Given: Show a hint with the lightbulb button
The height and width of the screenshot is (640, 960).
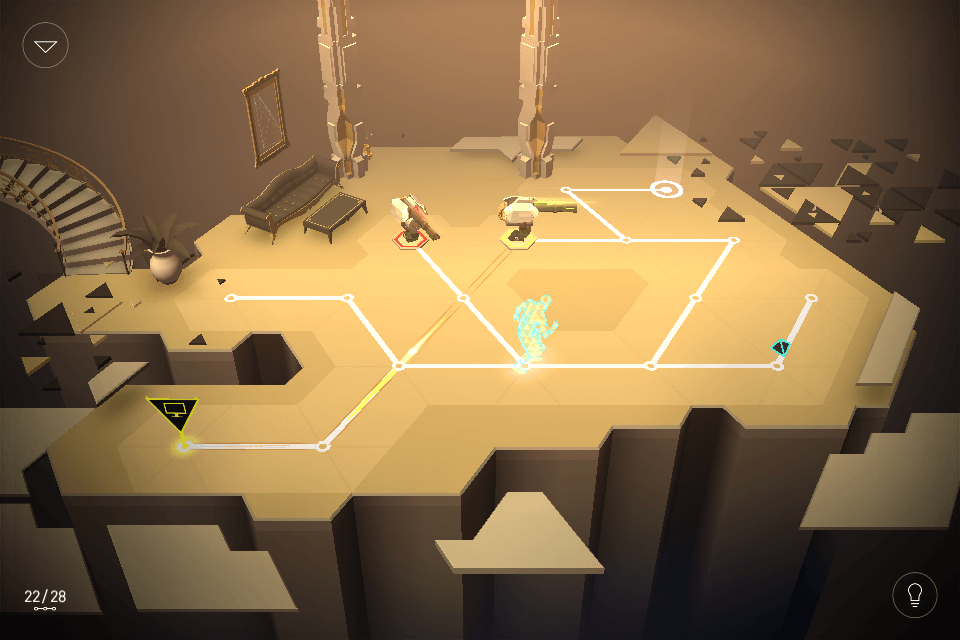Looking at the screenshot, I should [914, 595].
